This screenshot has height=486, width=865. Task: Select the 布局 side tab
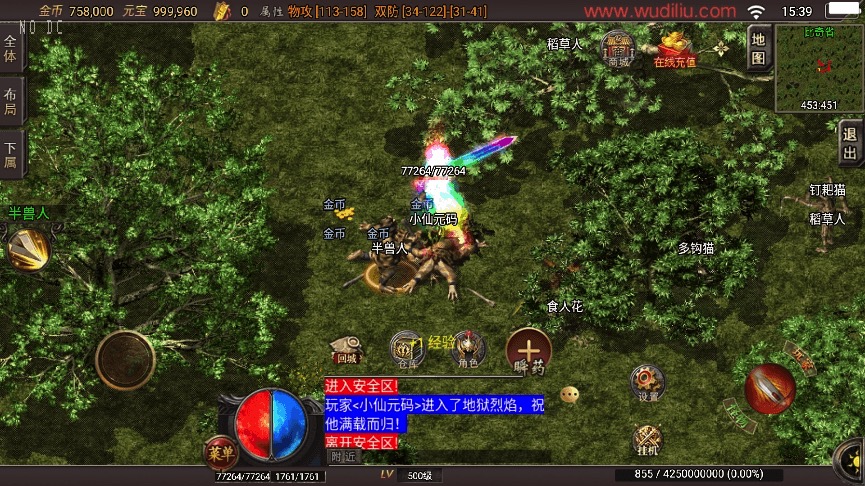click(x=11, y=102)
